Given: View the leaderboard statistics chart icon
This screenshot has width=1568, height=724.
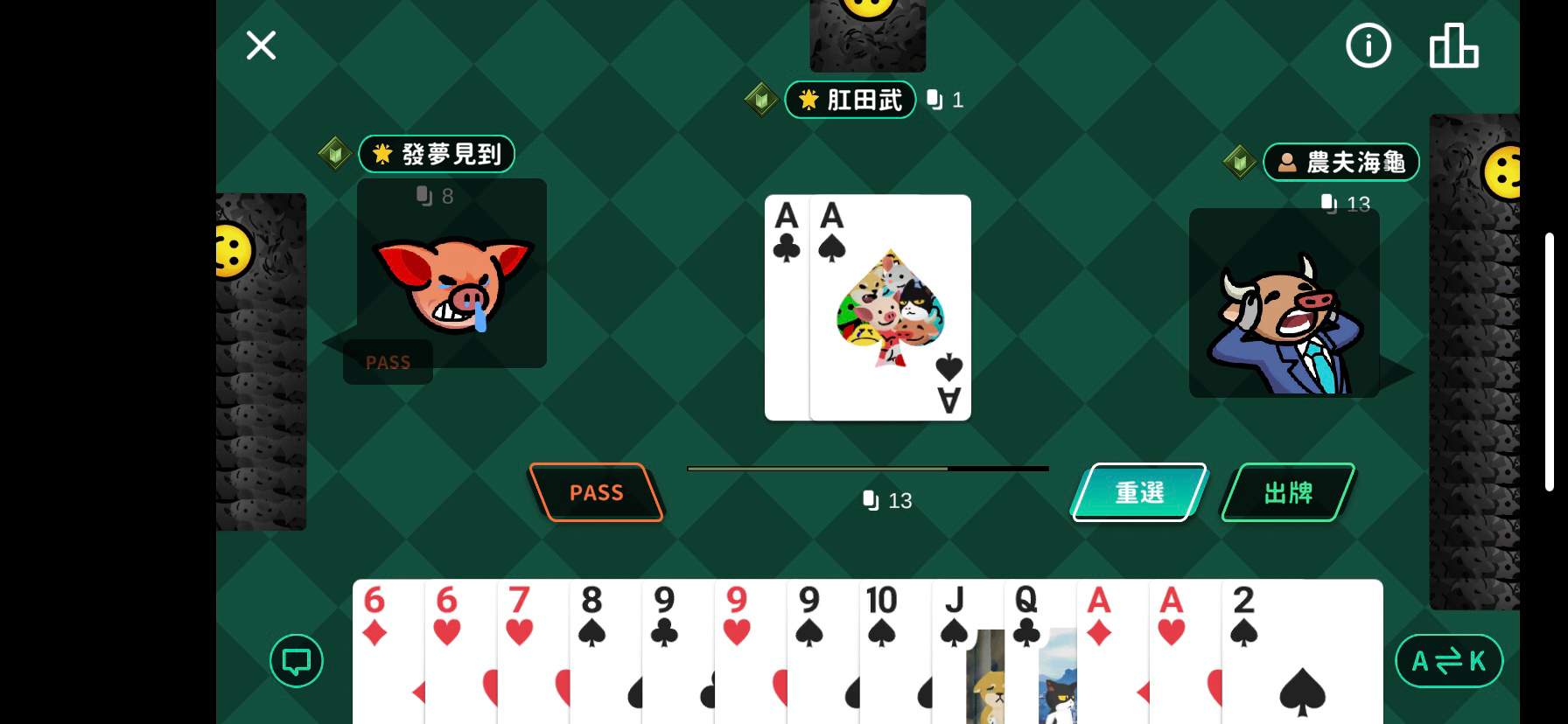Looking at the screenshot, I should (x=1453, y=45).
